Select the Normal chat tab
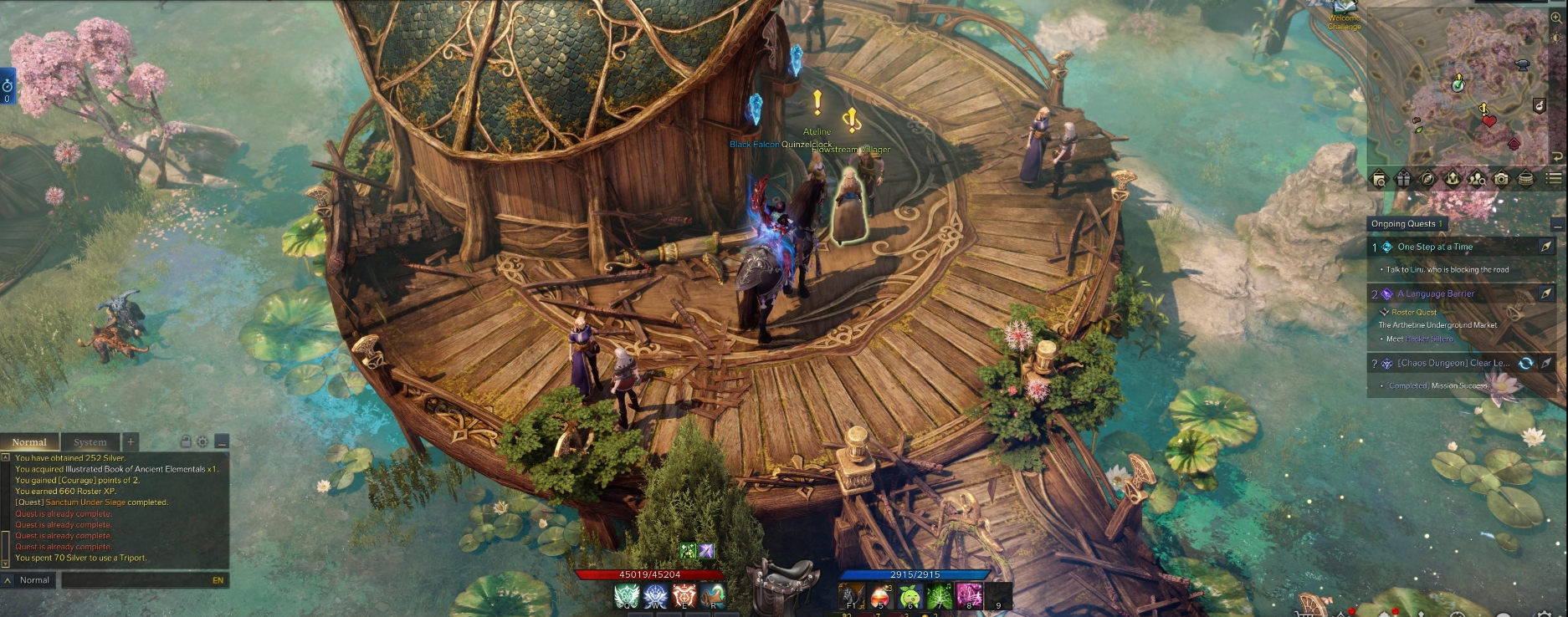Screen dimensions: 1568x617 (29, 442)
